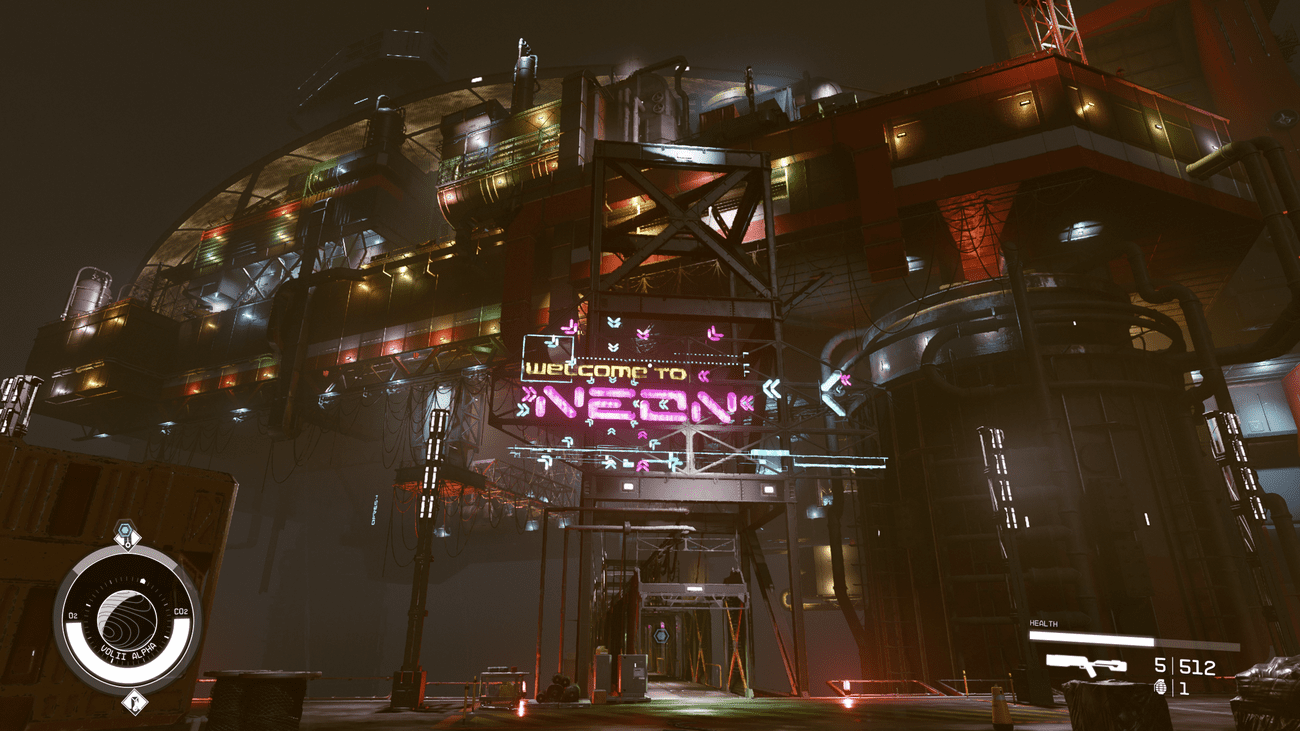Click the diamond icon below the compass
The image size is (1300, 731).
pyautogui.click(x=132, y=703)
